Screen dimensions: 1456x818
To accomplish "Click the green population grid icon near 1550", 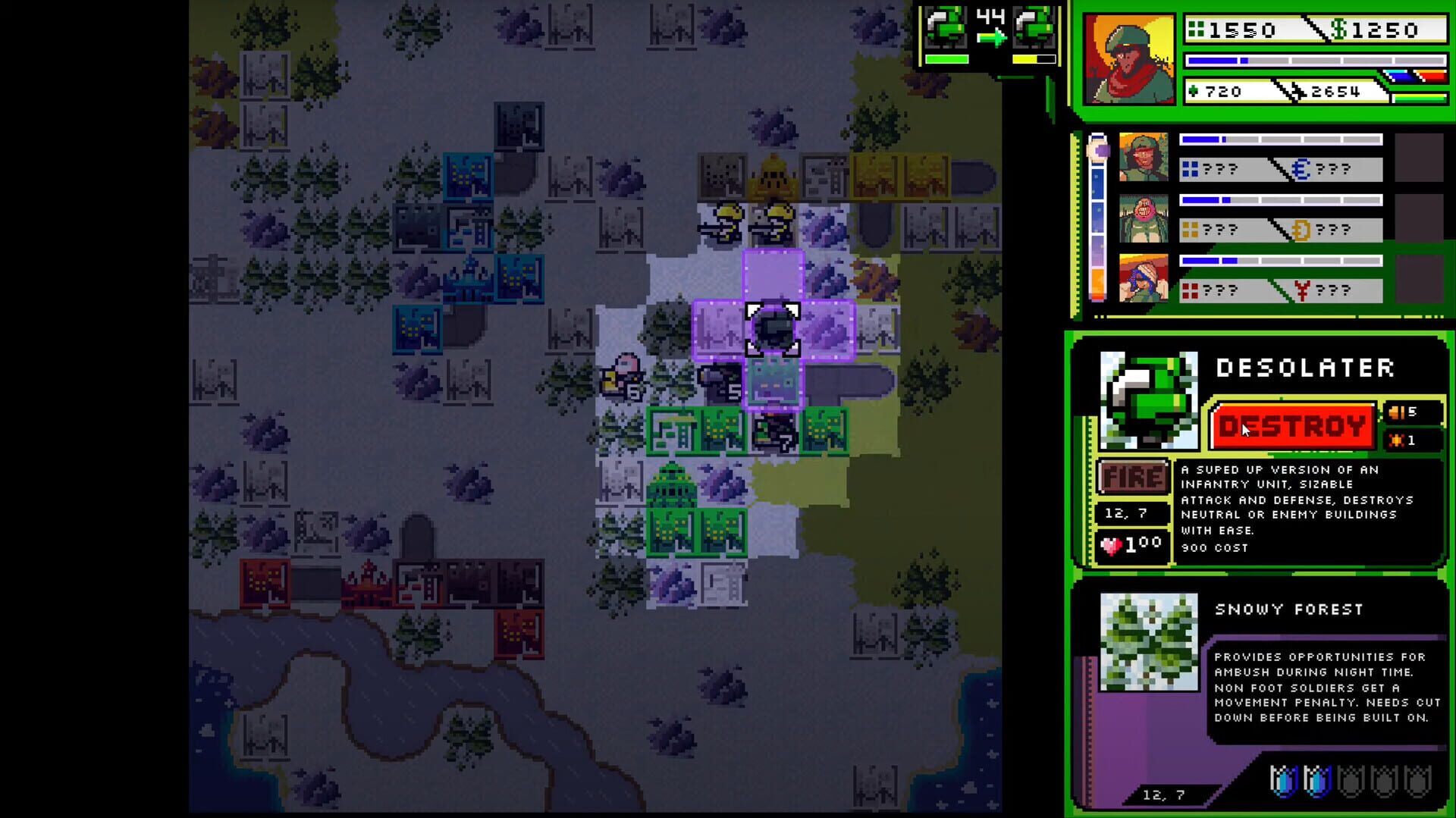I will coord(1196,30).
